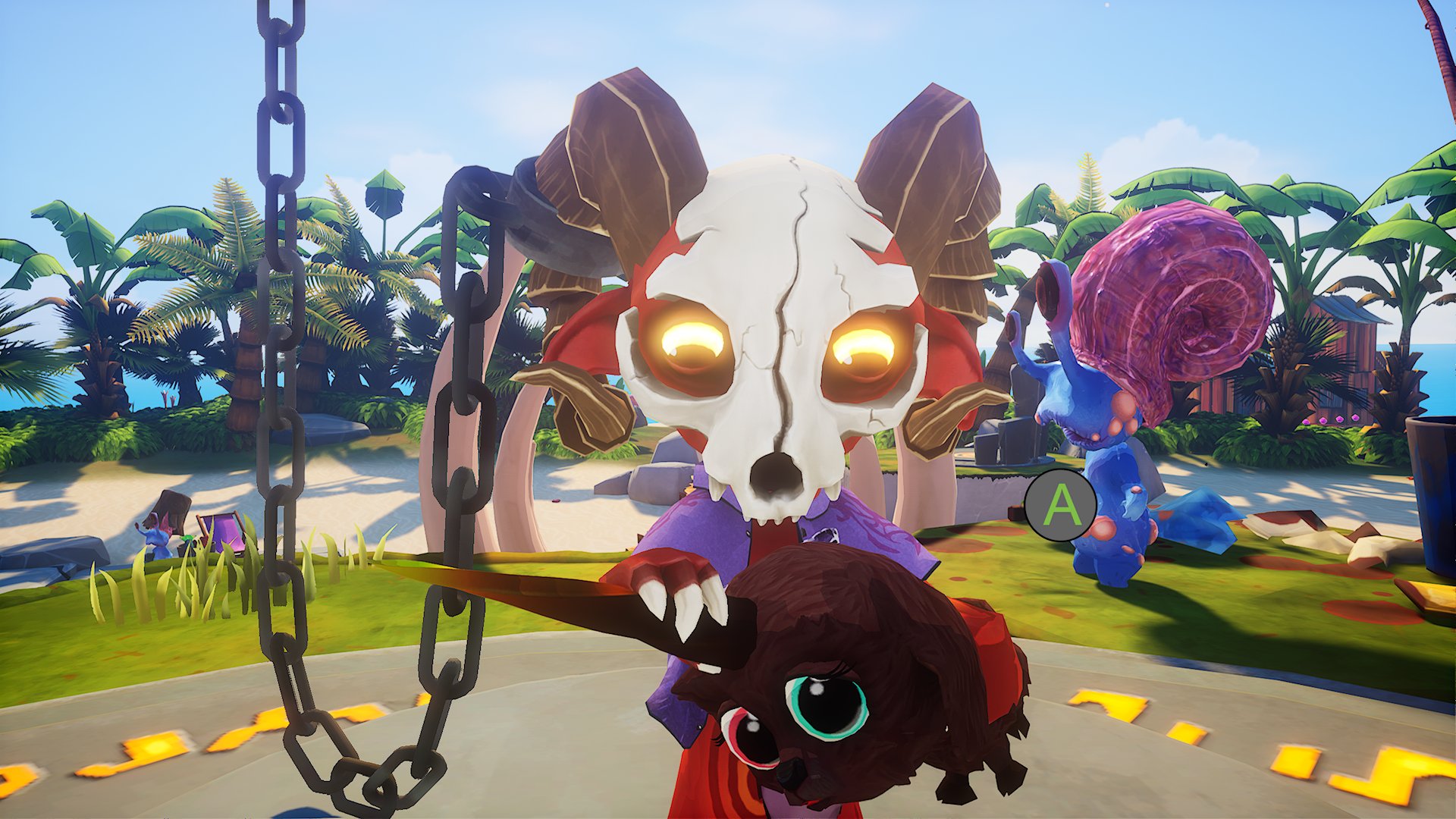Click the purple berries along the hedge

click(x=1340, y=419)
